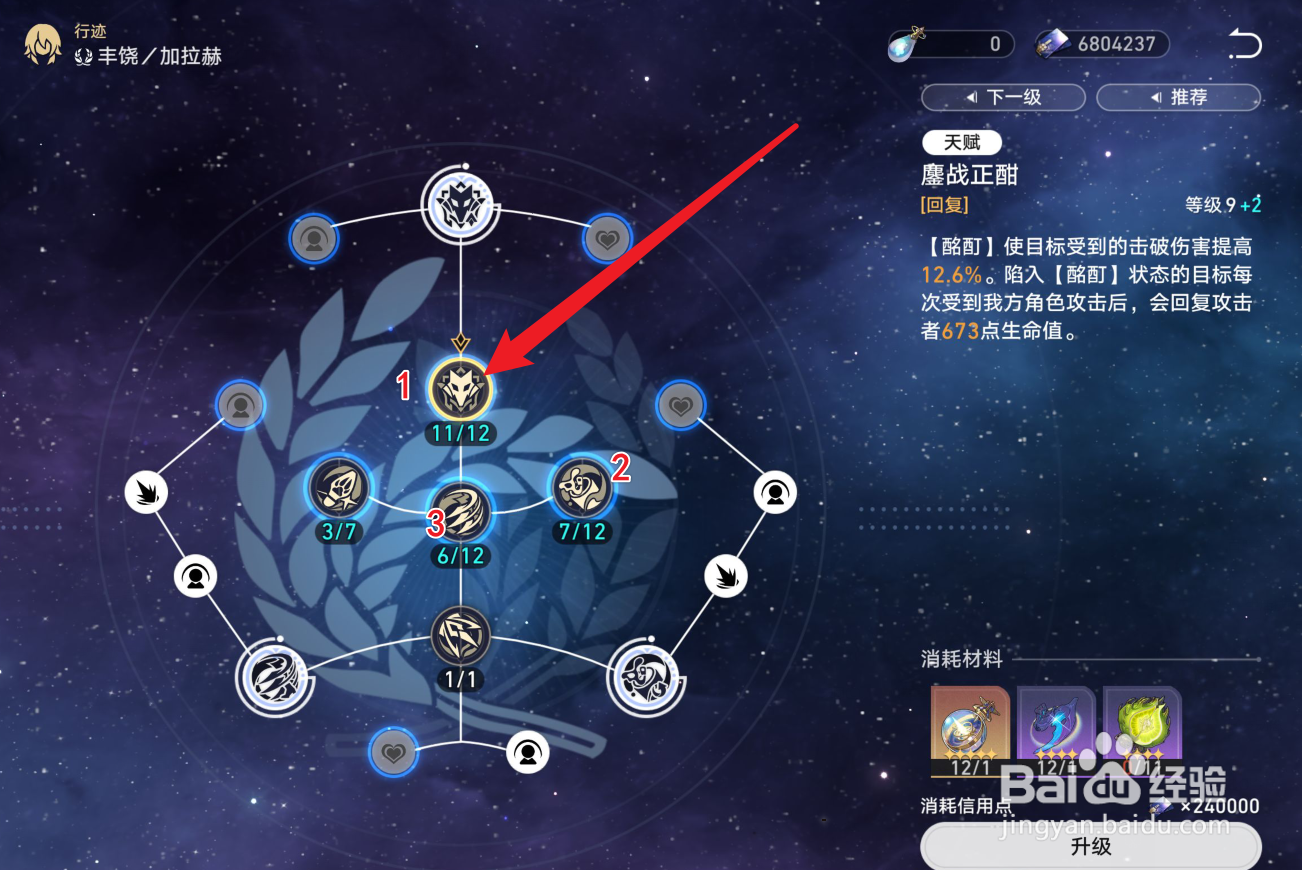Viewport: 1302px width, 870px height.
Task: Select the 3/7 basic attack trace node
Action: [340, 490]
